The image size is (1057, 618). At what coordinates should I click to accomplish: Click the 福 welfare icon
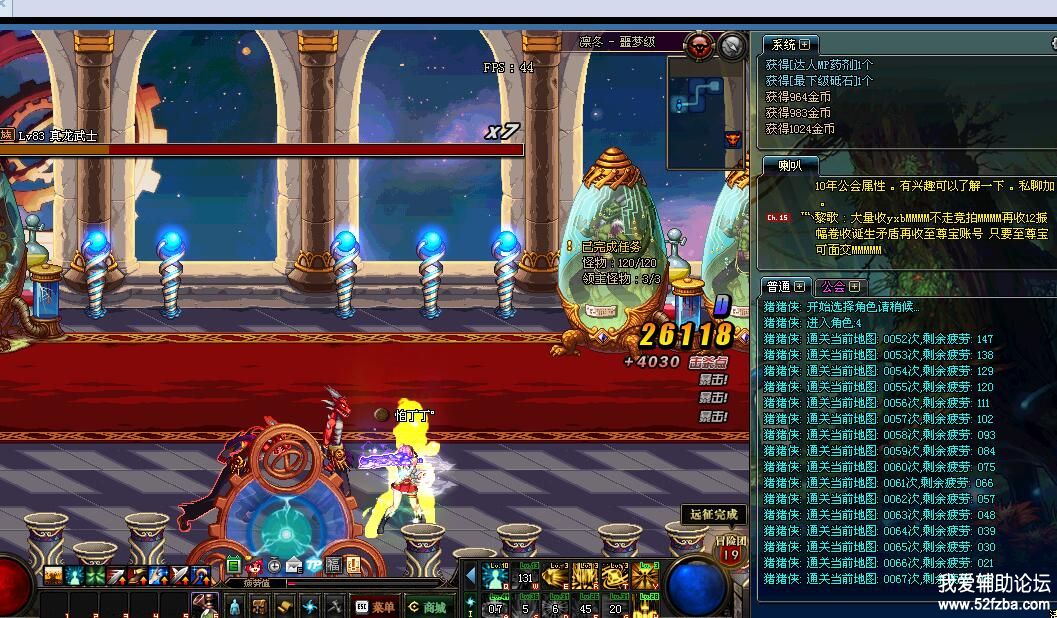333,565
